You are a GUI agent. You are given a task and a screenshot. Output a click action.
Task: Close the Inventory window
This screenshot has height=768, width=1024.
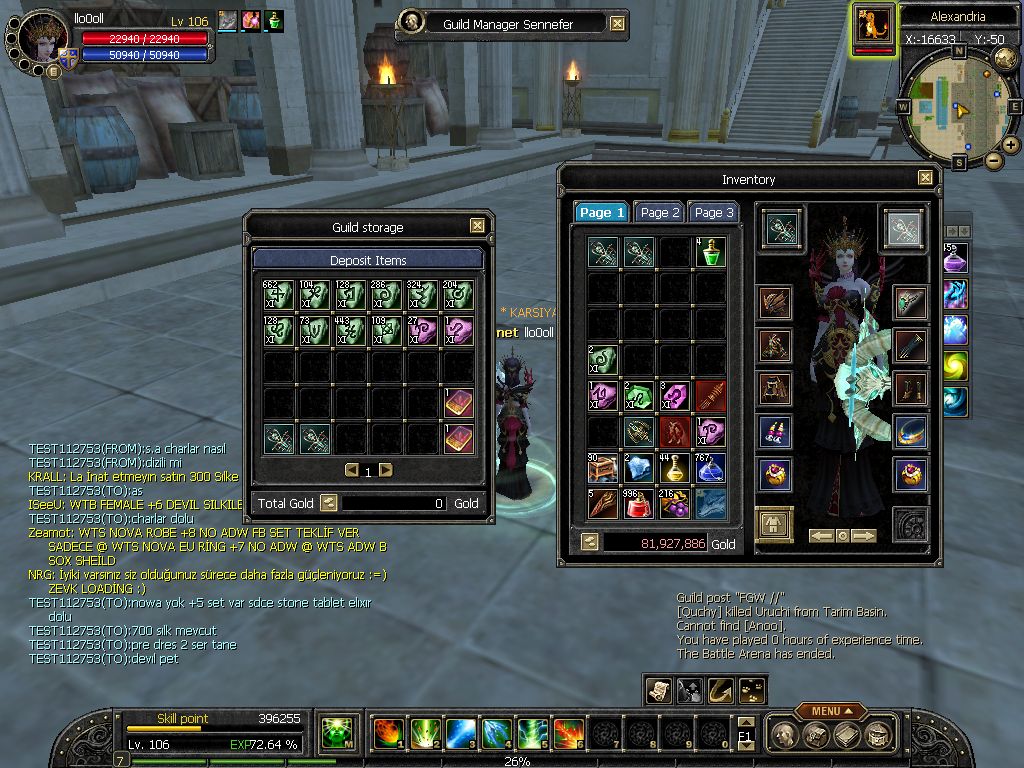[x=926, y=178]
